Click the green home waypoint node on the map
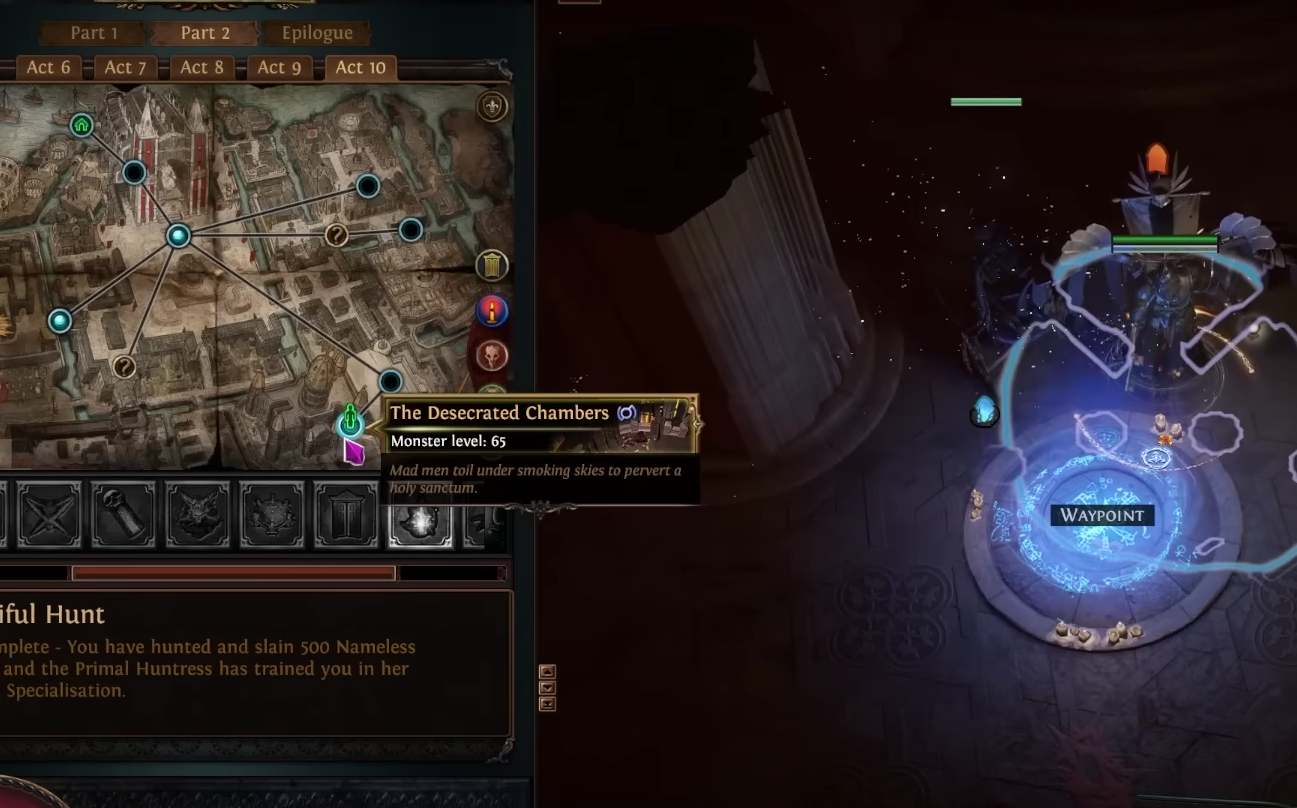 pyautogui.click(x=81, y=125)
